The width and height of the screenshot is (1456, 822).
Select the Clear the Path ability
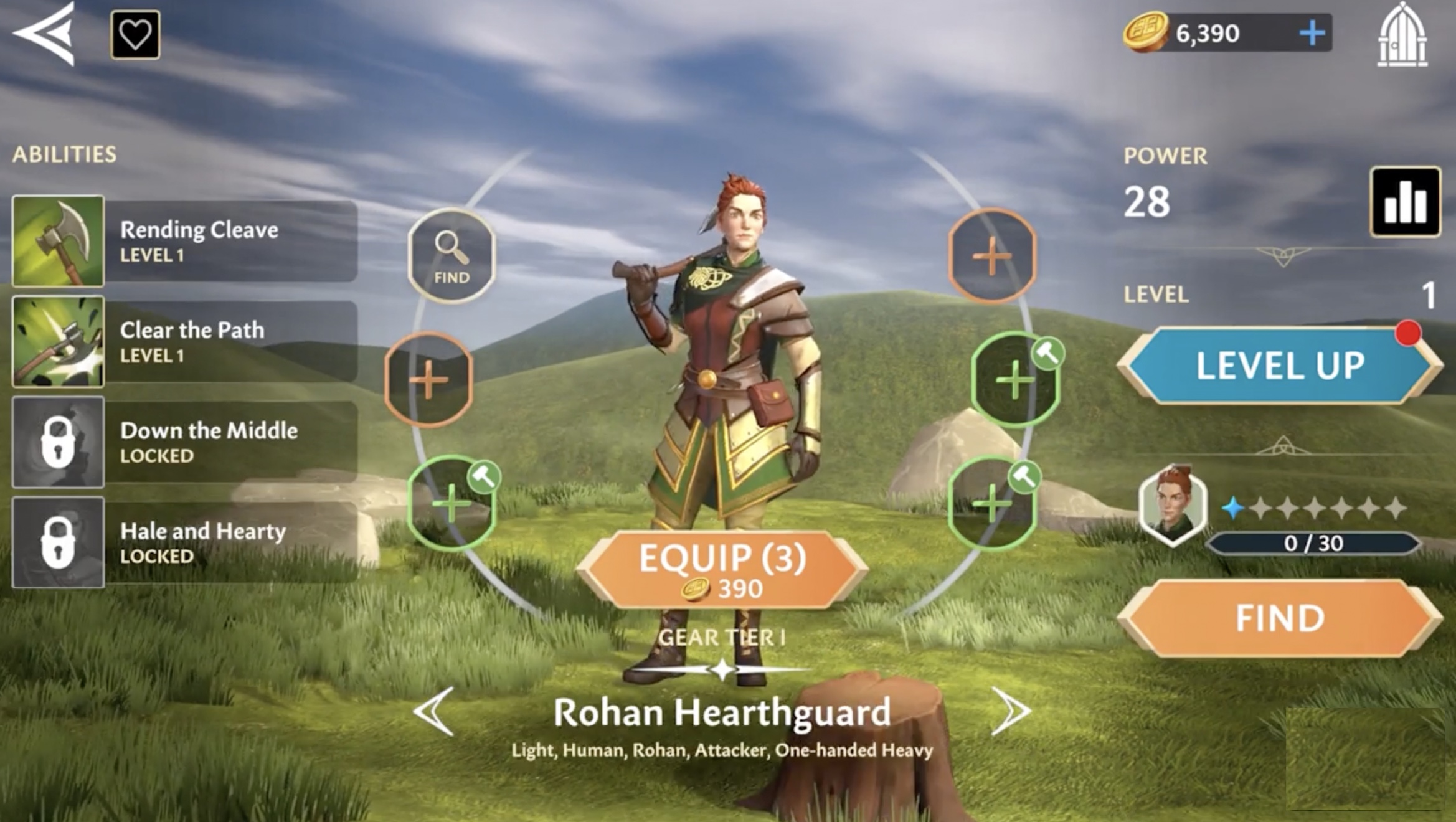pos(184,341)
